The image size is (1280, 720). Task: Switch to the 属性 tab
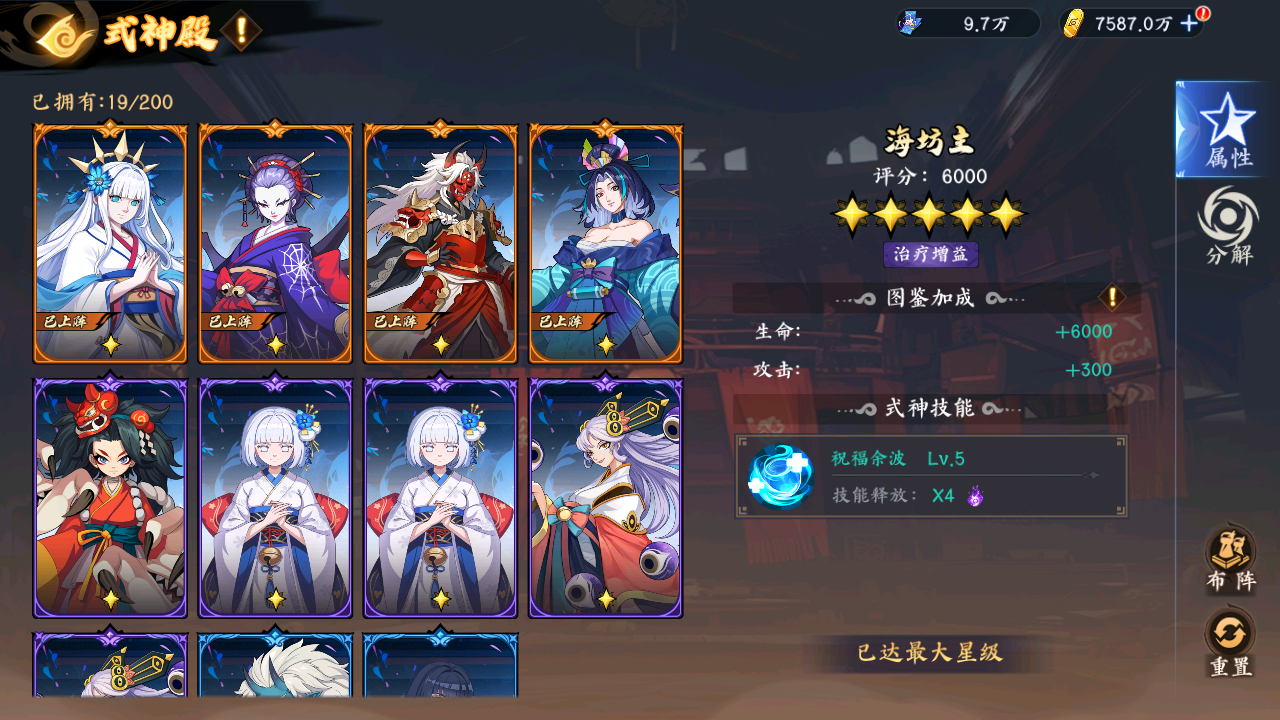(1228, 130)
